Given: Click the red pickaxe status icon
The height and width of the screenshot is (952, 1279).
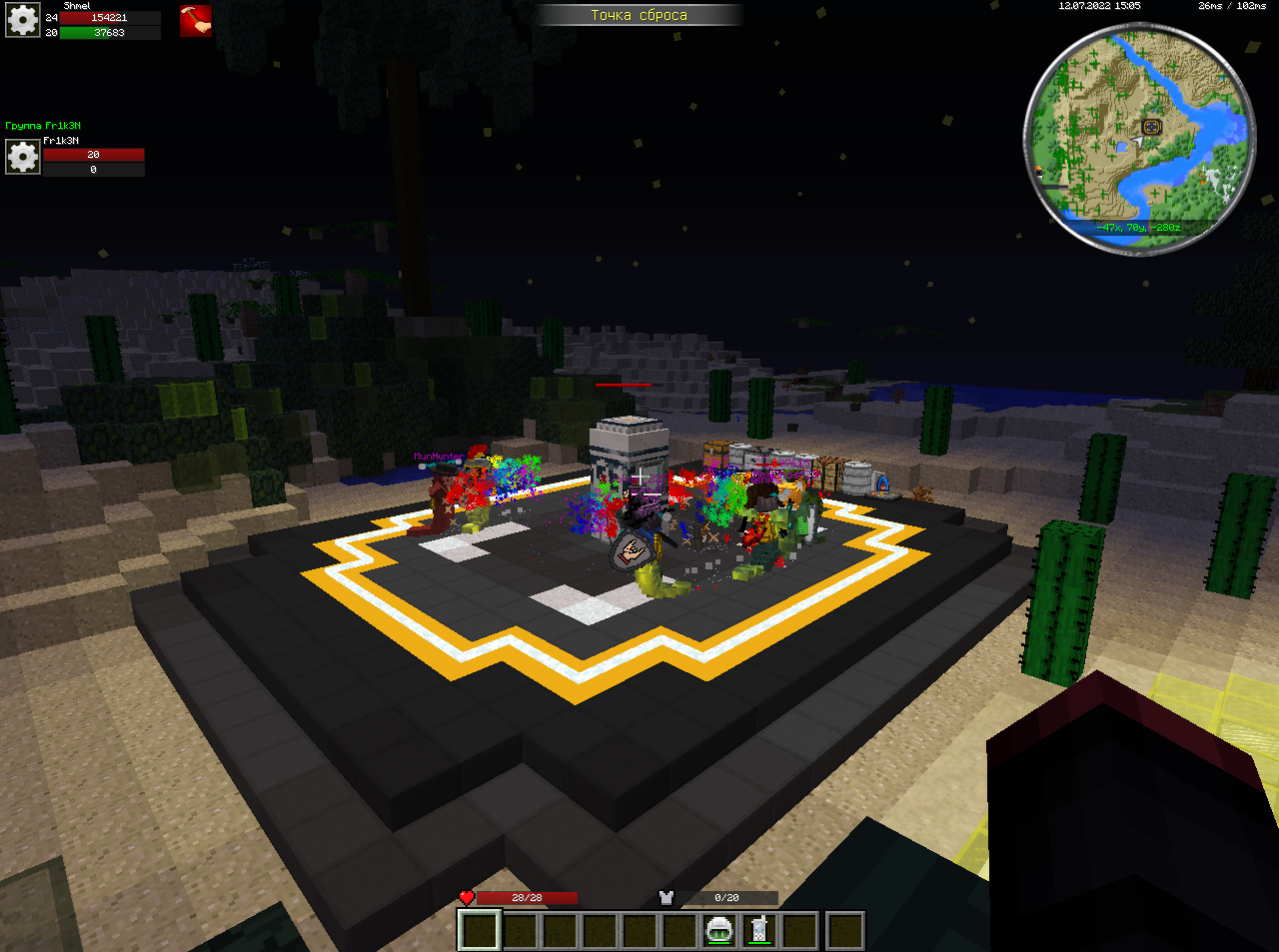Looking at the screenshot, I should pyautogui.click(x=196, y=21).
